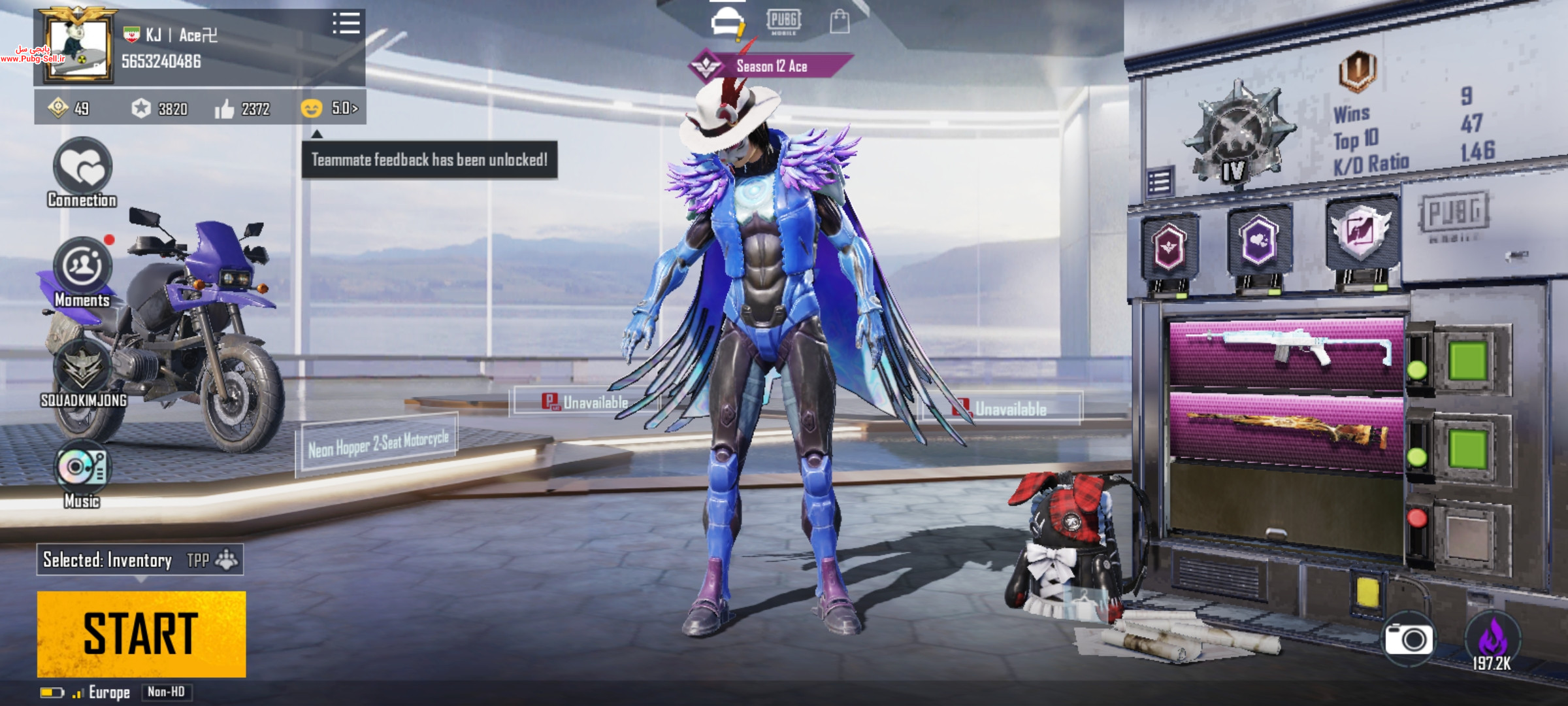The image size is (1568, 706).
Task: Open the stats list icon beside the tier badge
Action: [x=1160, y=182]
